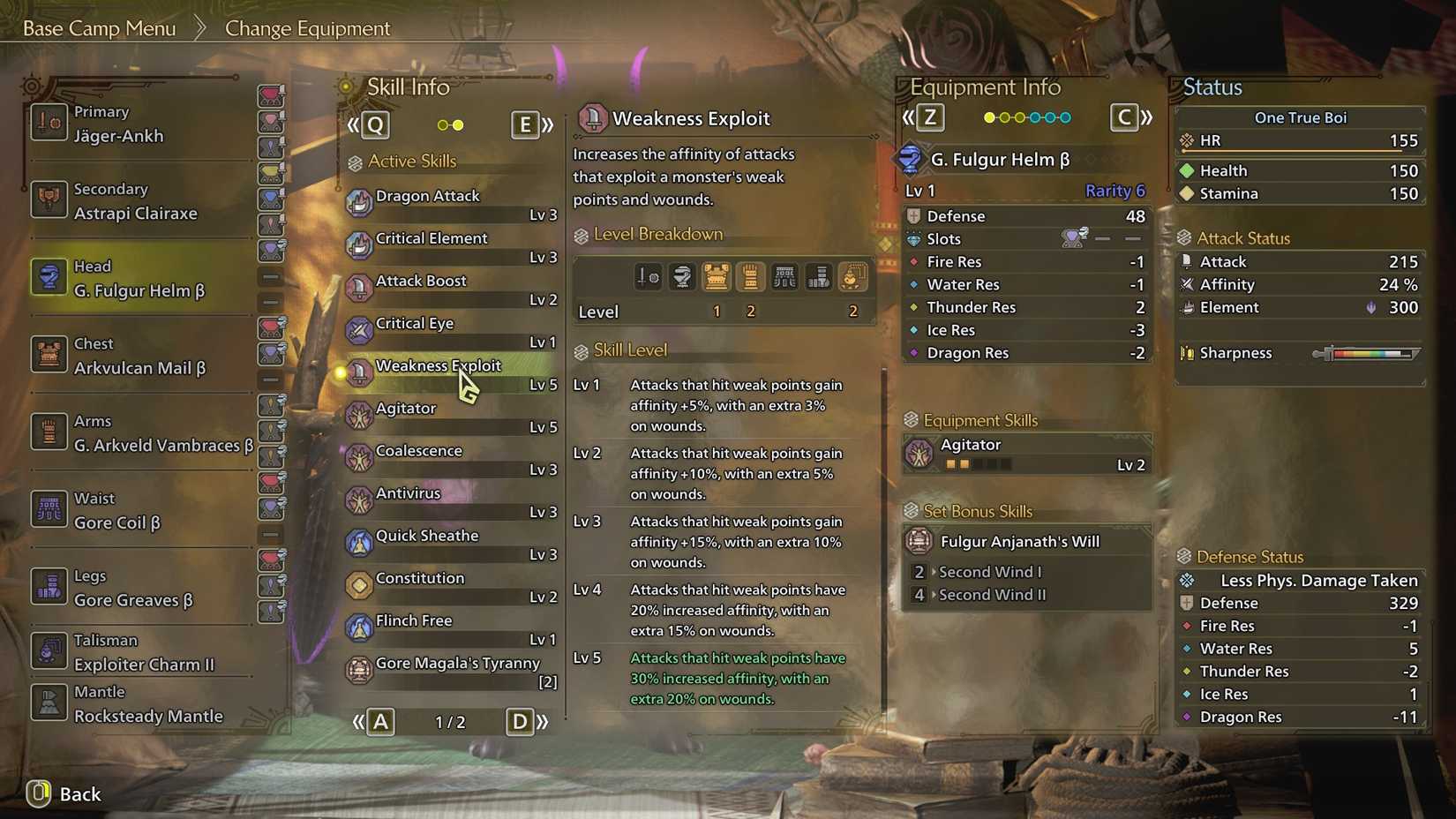
Task: Click the decoration slot indicator next to Slots
Action: pos(1072,238)
